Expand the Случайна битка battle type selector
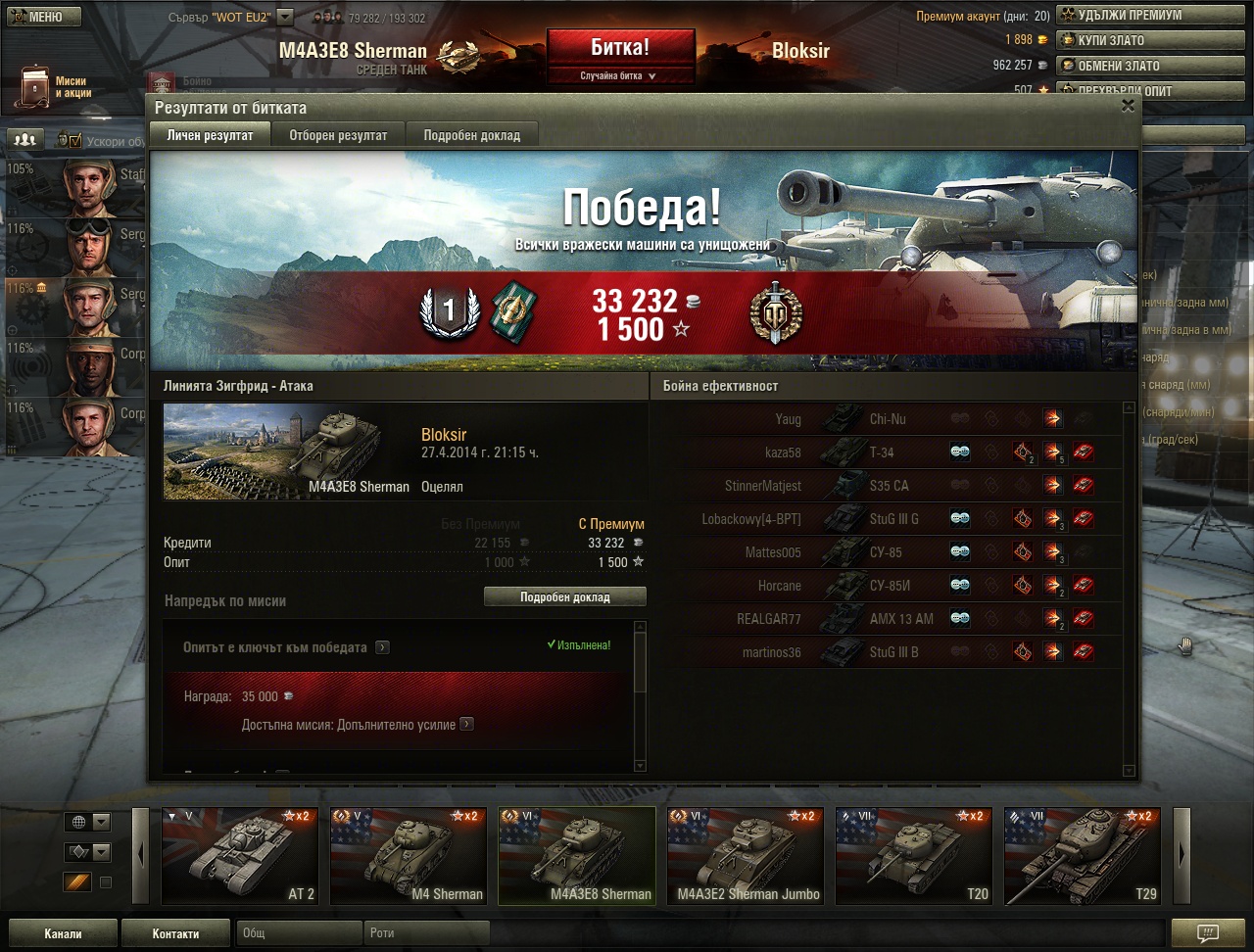This screenshot has height=952, width=1254. pos(620,75)
